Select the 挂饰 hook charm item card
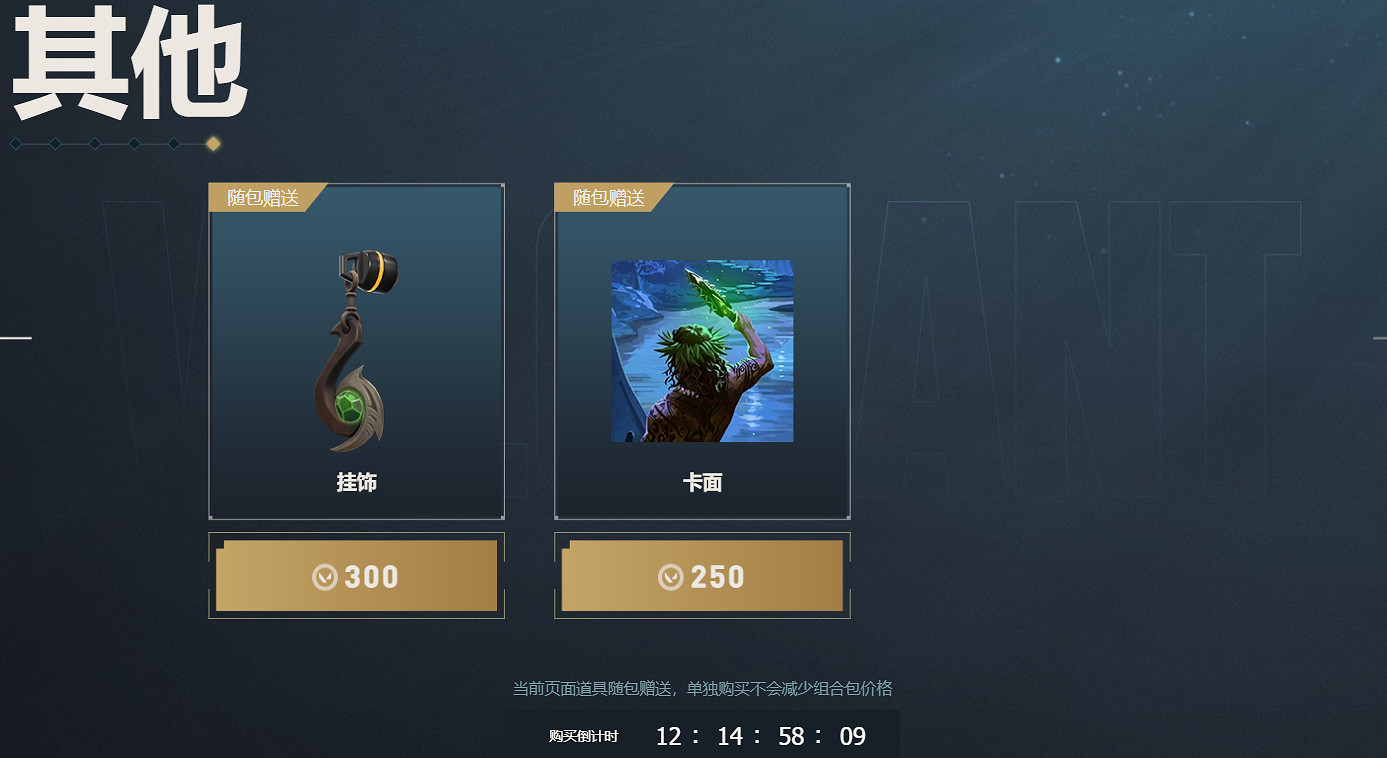Screen dimensions: 1387x758 356,352
